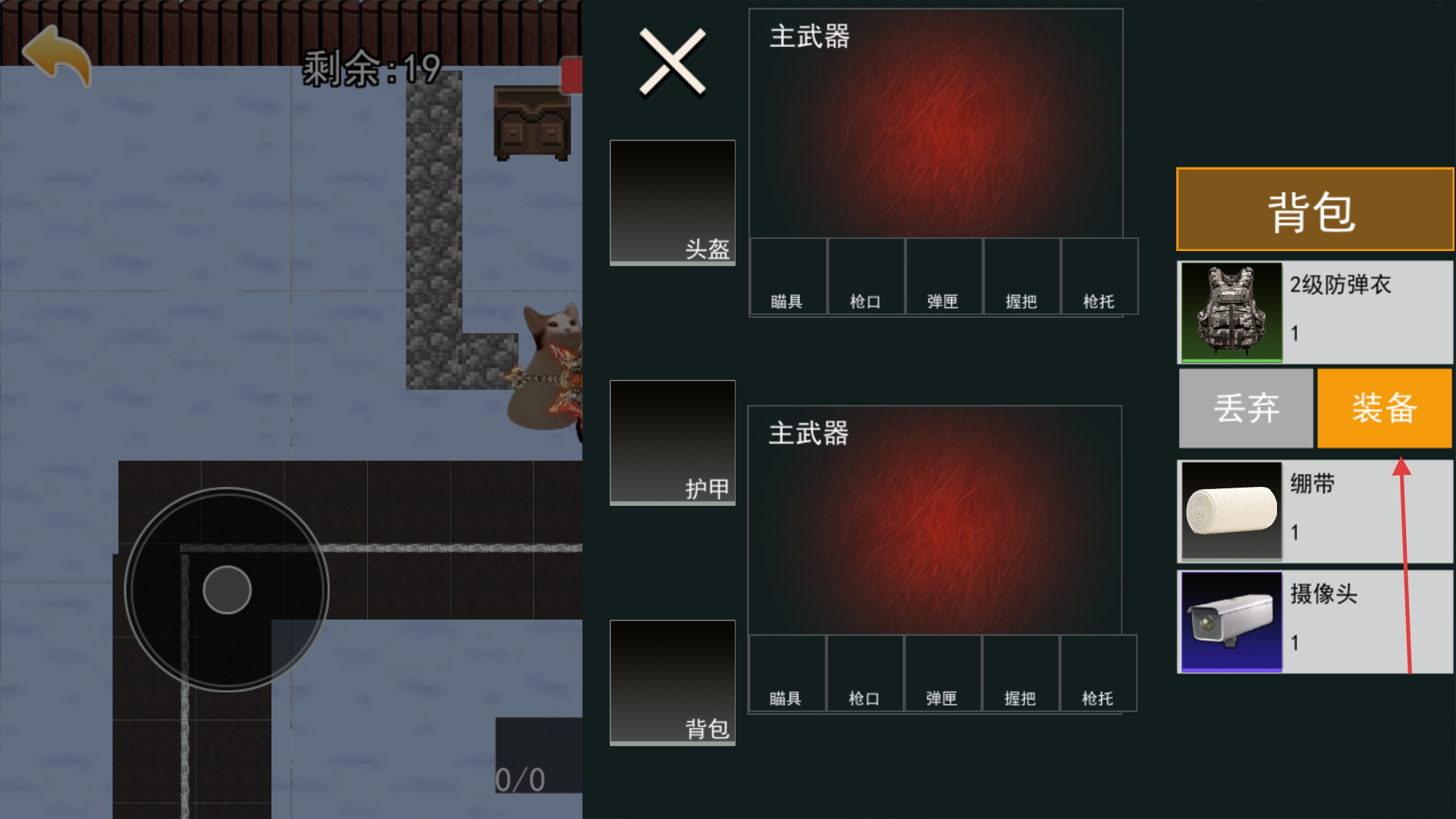Select the 护甲 armor equipment slot
1456x819 pixels.
(x=673, y=442)
